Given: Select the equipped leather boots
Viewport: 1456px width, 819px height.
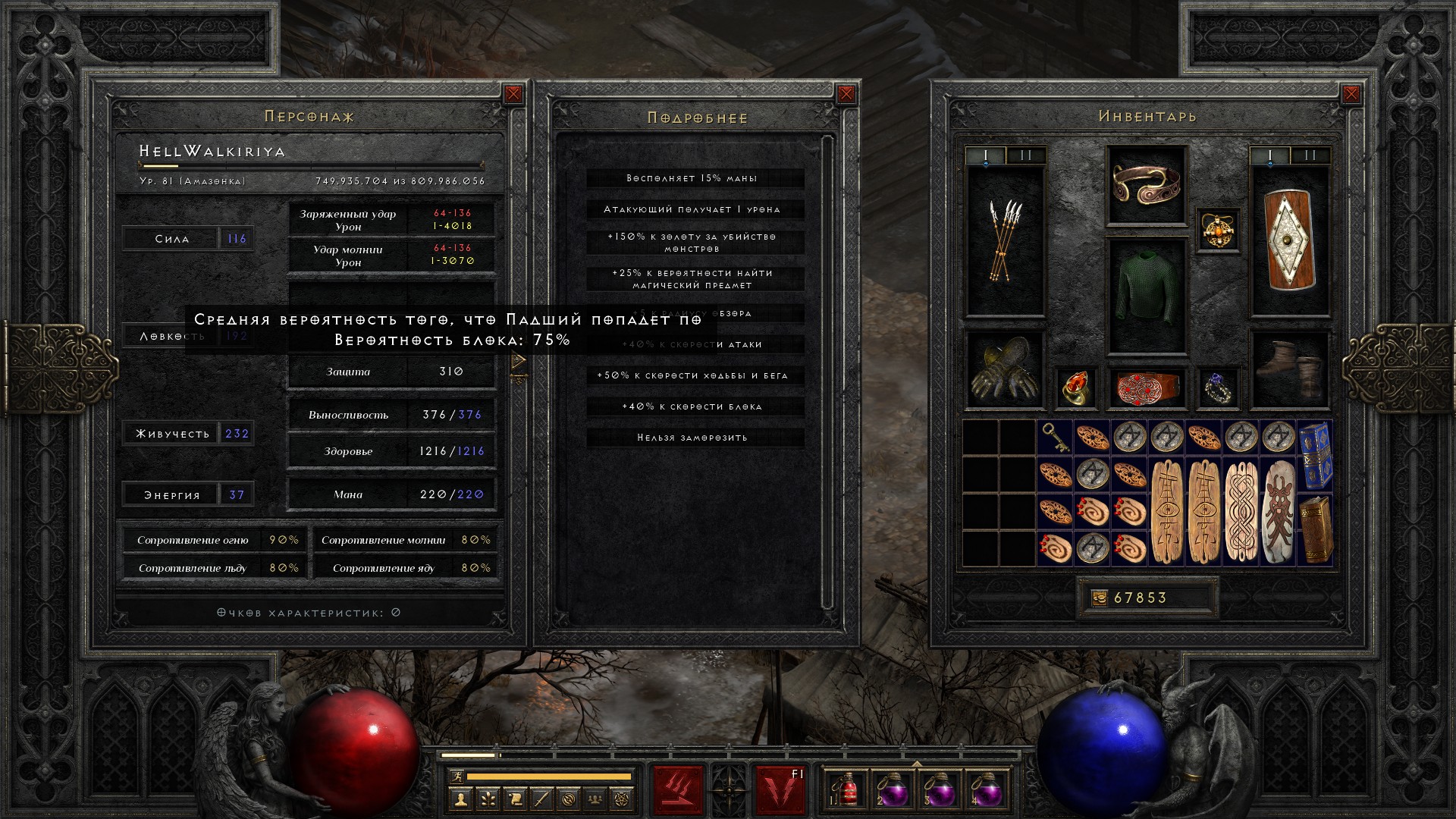Looking at the screenshot, I should click(x=1290, y=369).
